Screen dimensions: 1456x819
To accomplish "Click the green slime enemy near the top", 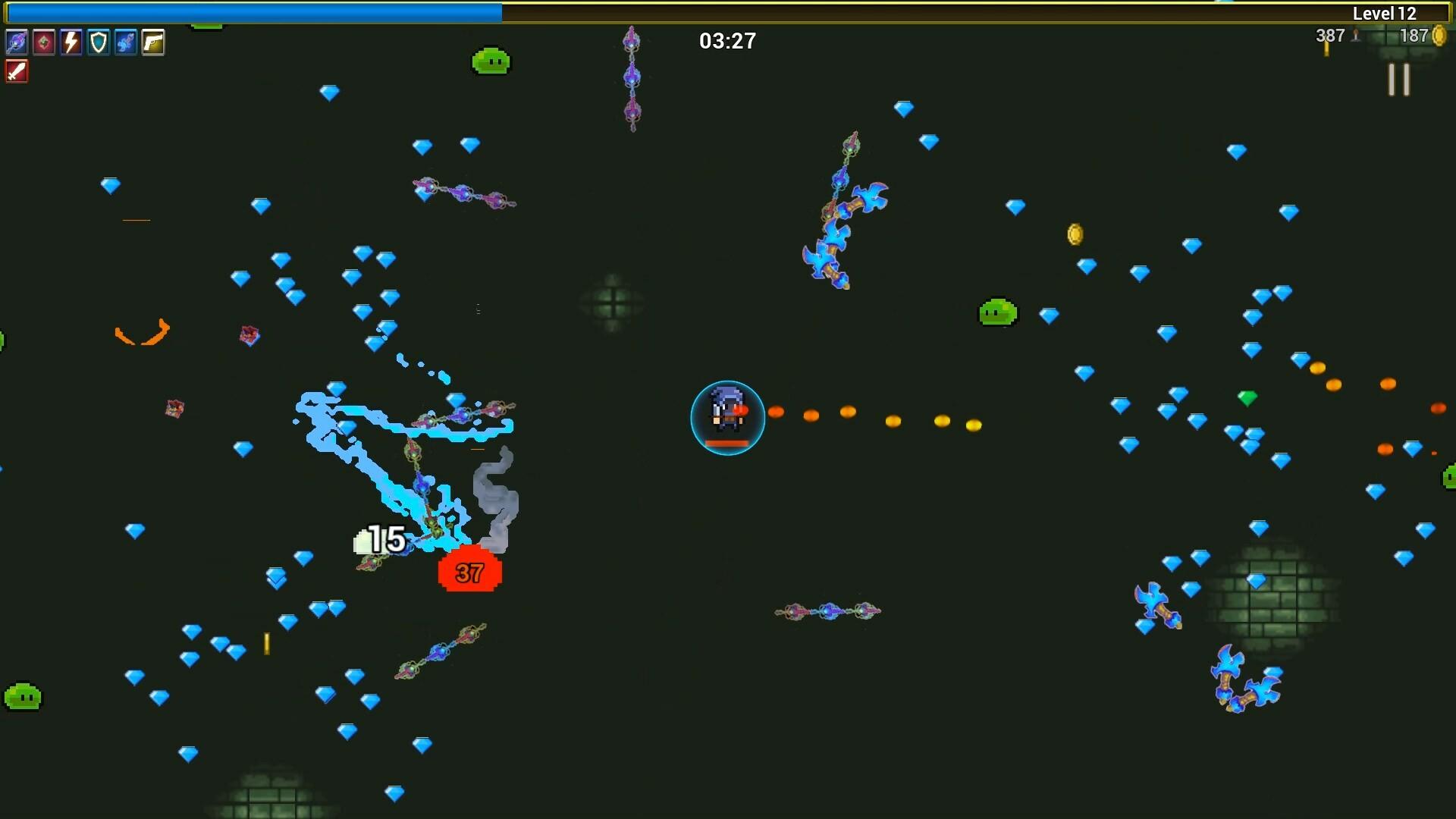I will (x=490, y=61).
